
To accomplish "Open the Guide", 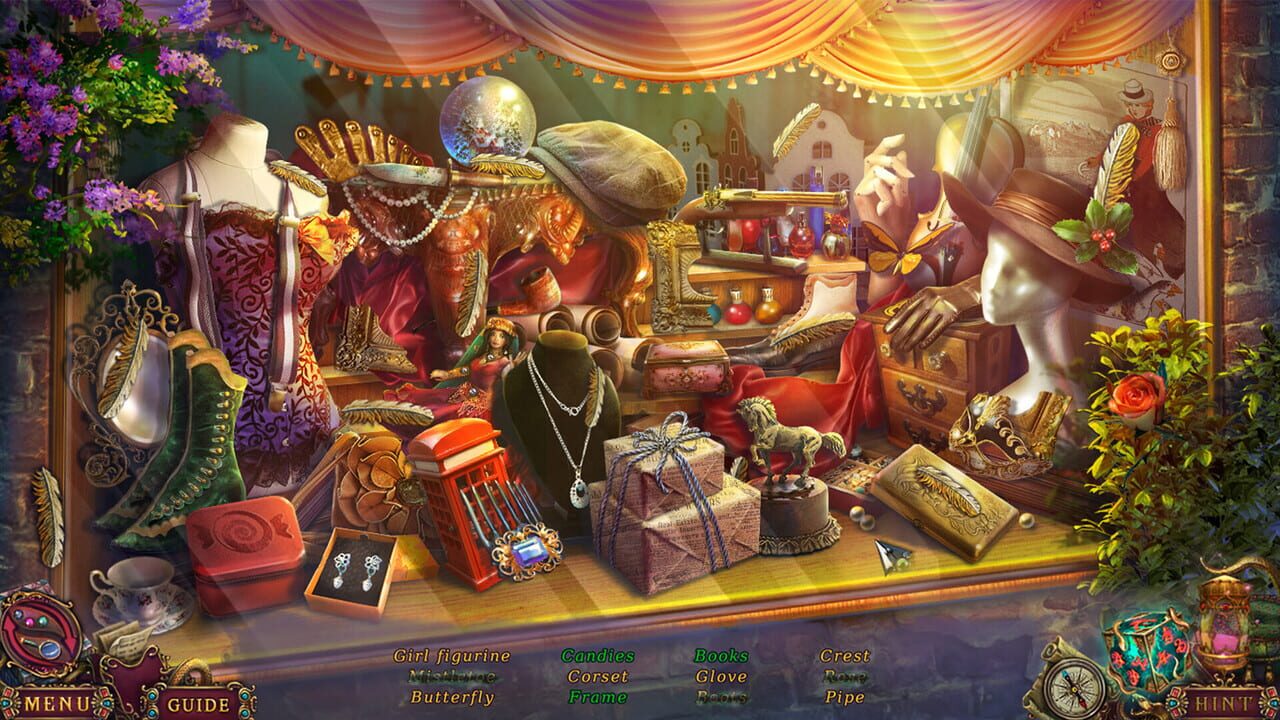I will click(200, 700).
